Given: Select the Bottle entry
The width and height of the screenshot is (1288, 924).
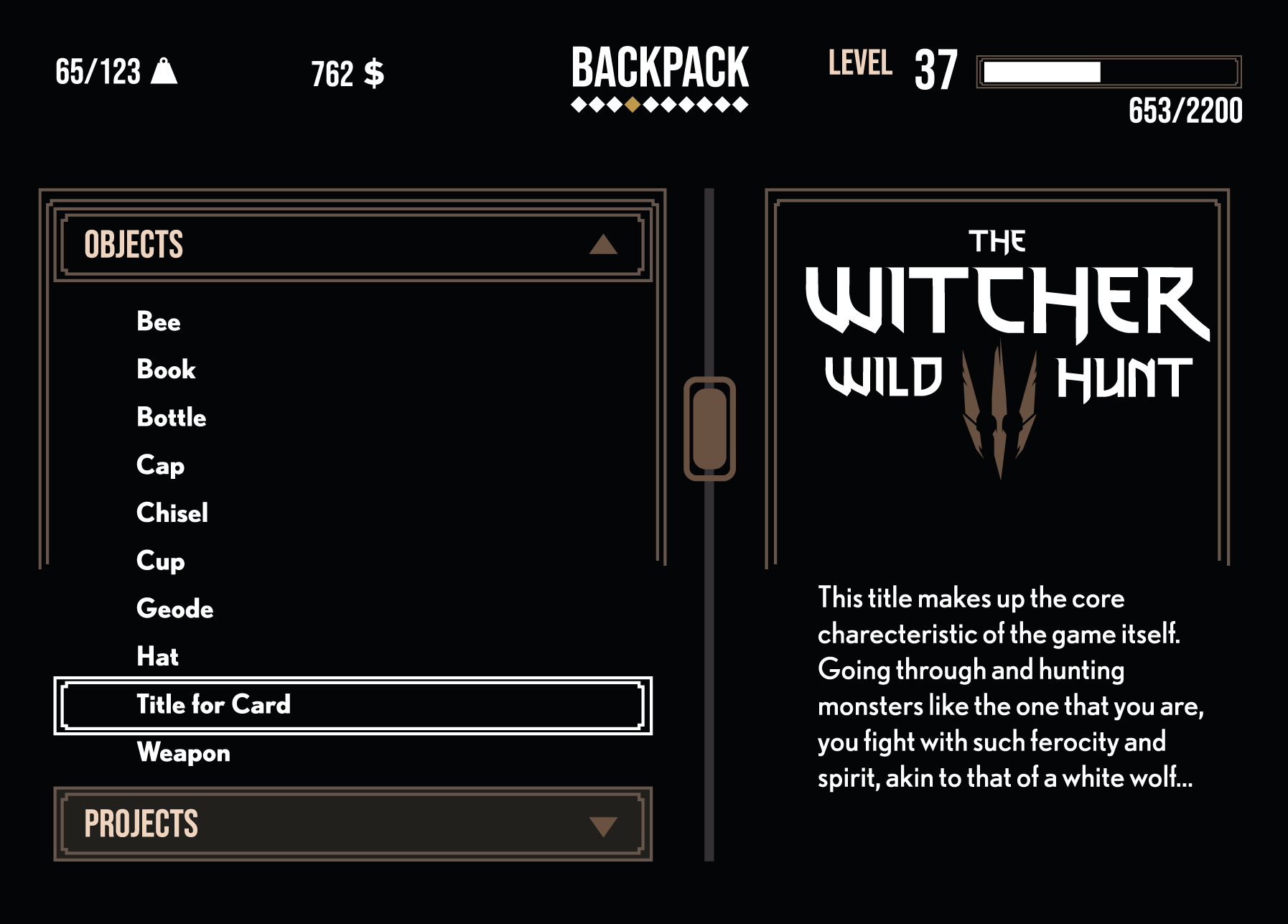Looking at the screenshot, I should click(172, 418).
